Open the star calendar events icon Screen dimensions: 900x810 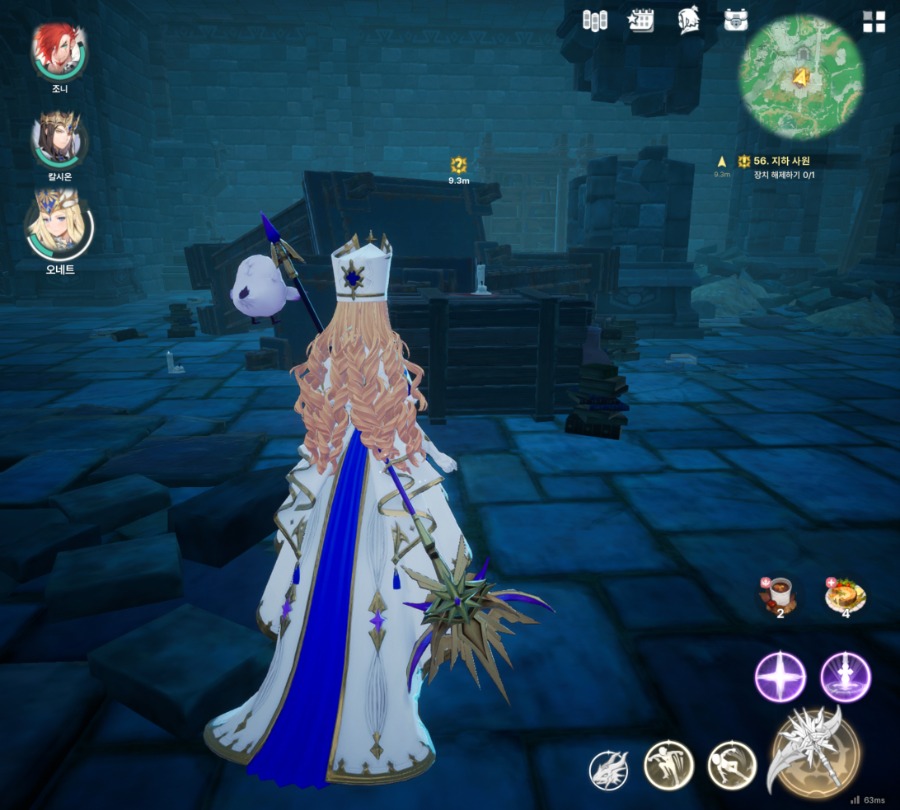(640, 20)
